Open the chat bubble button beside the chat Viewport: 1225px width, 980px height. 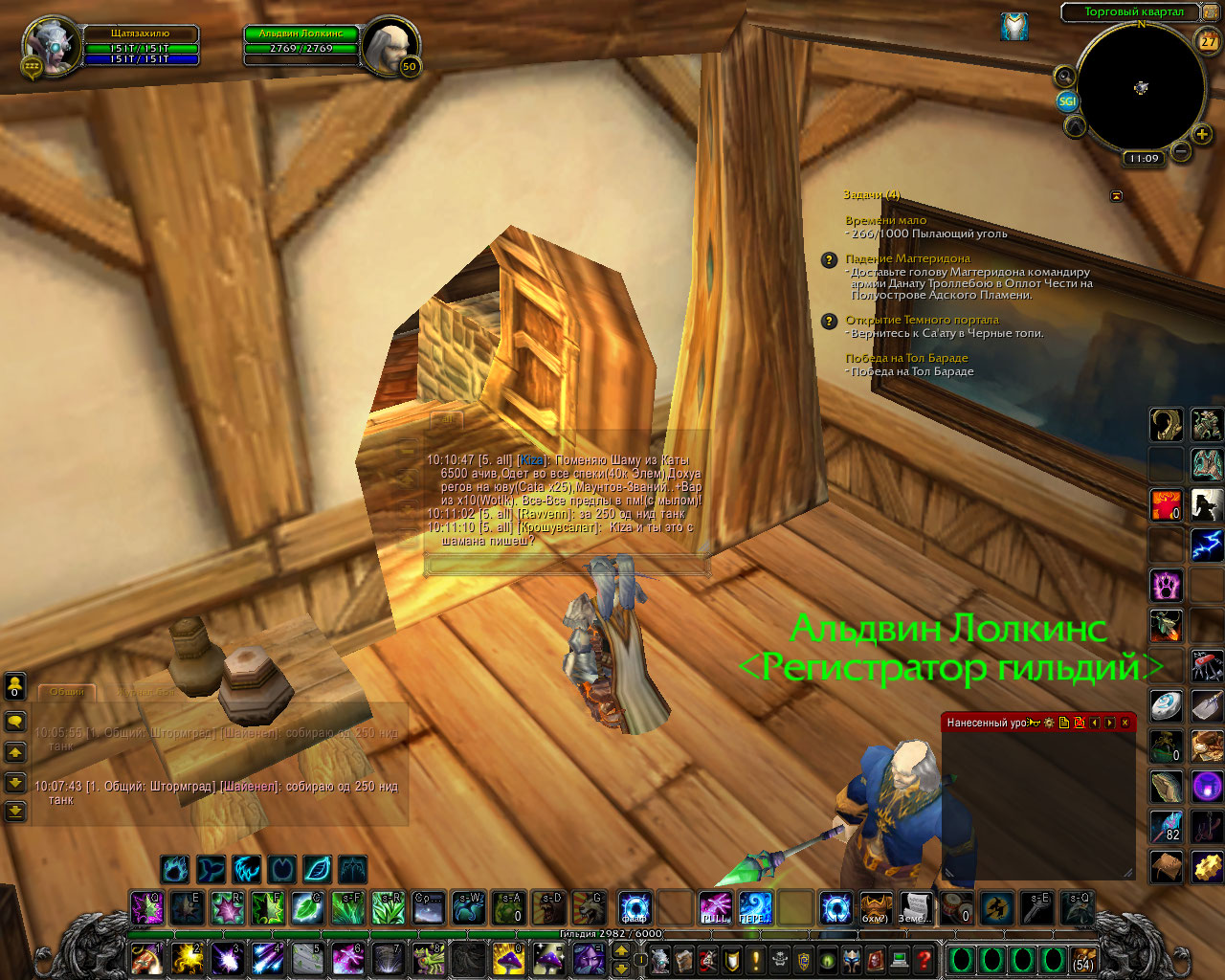click(x=15, y=722)
